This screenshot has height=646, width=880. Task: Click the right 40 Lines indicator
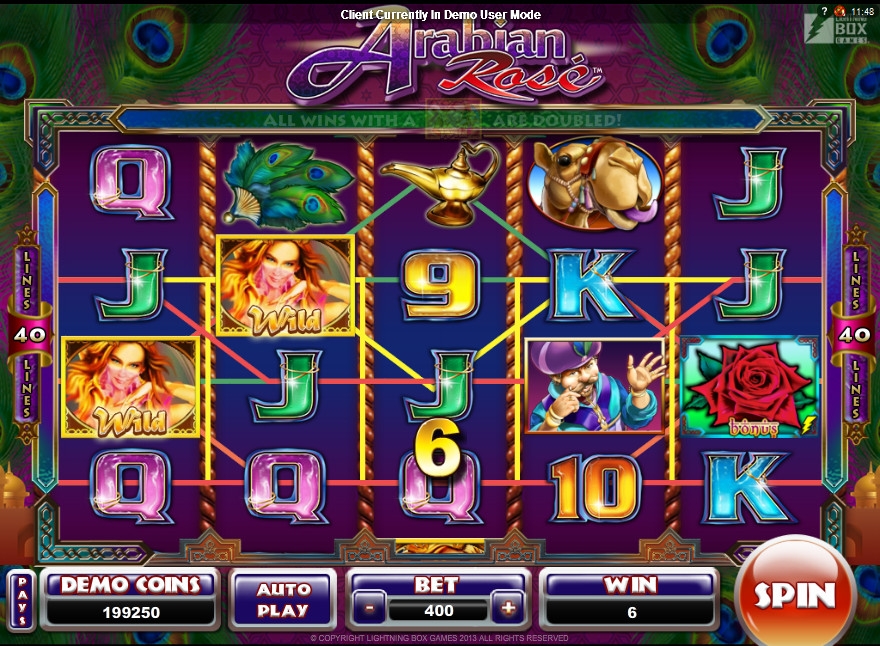pos(856,334)
